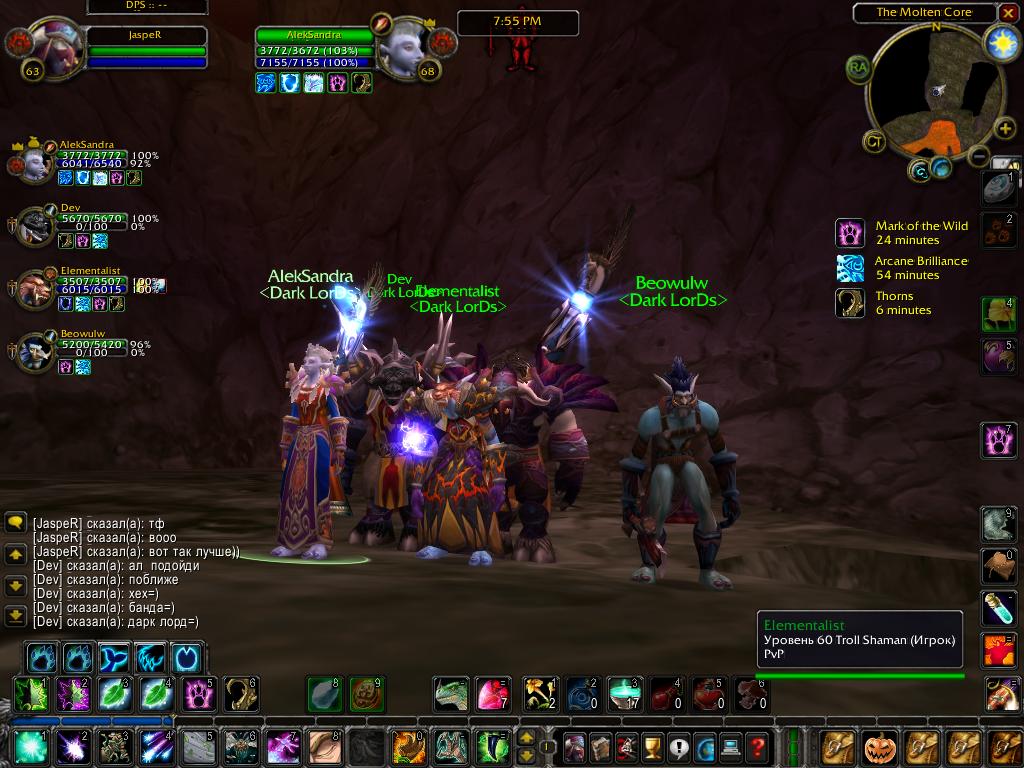Select the Mark of the Wild buff
1024x768 pixels.
click(850, 233)
